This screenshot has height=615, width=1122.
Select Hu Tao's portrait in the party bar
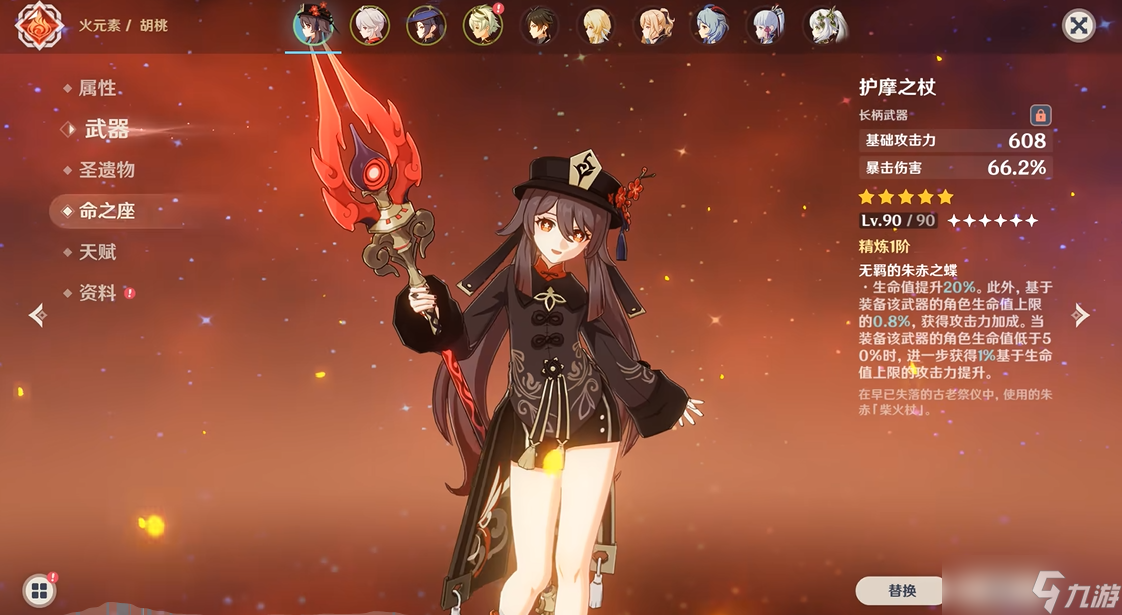coord(313,26)
